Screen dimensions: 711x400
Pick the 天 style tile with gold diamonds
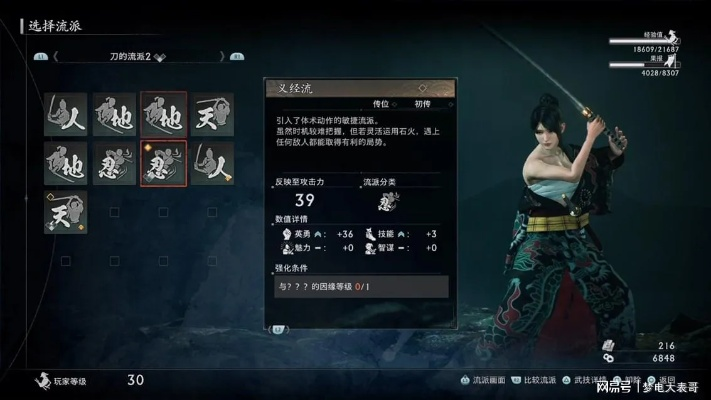(x=65, y=212)
